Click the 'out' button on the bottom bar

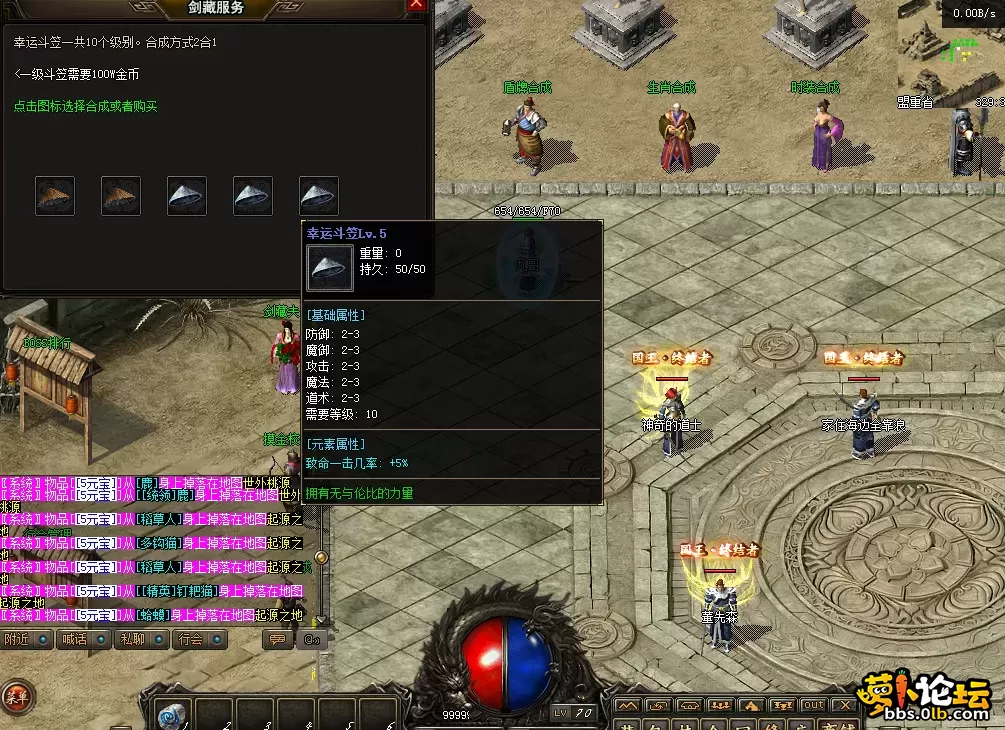(x=814, y=705)
